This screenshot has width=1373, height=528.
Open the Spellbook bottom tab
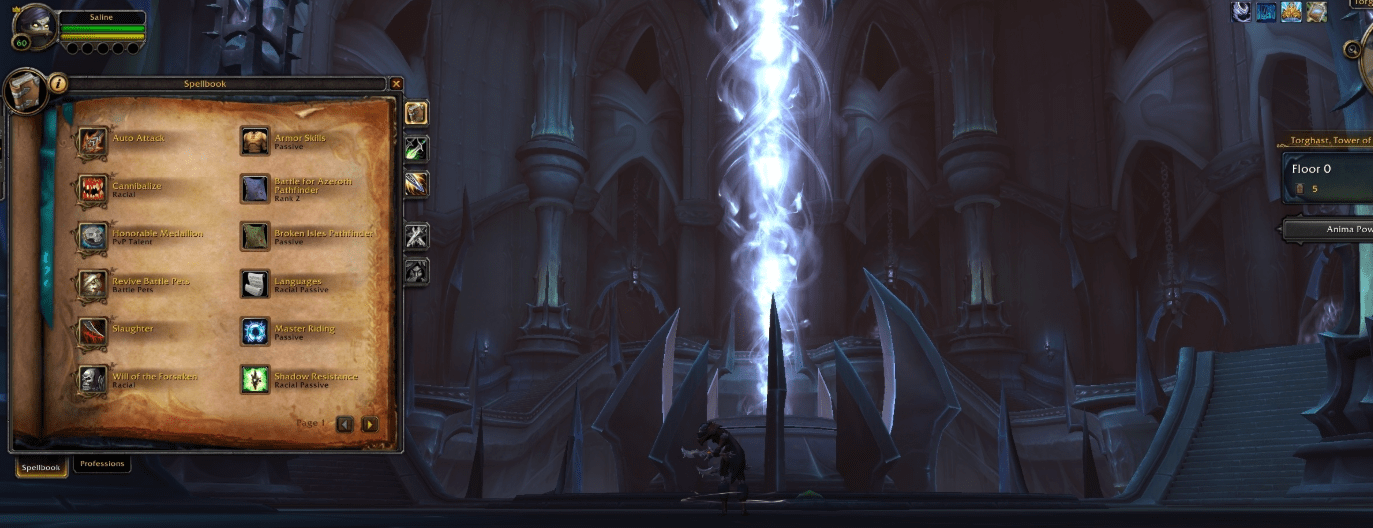click(42, 467)
